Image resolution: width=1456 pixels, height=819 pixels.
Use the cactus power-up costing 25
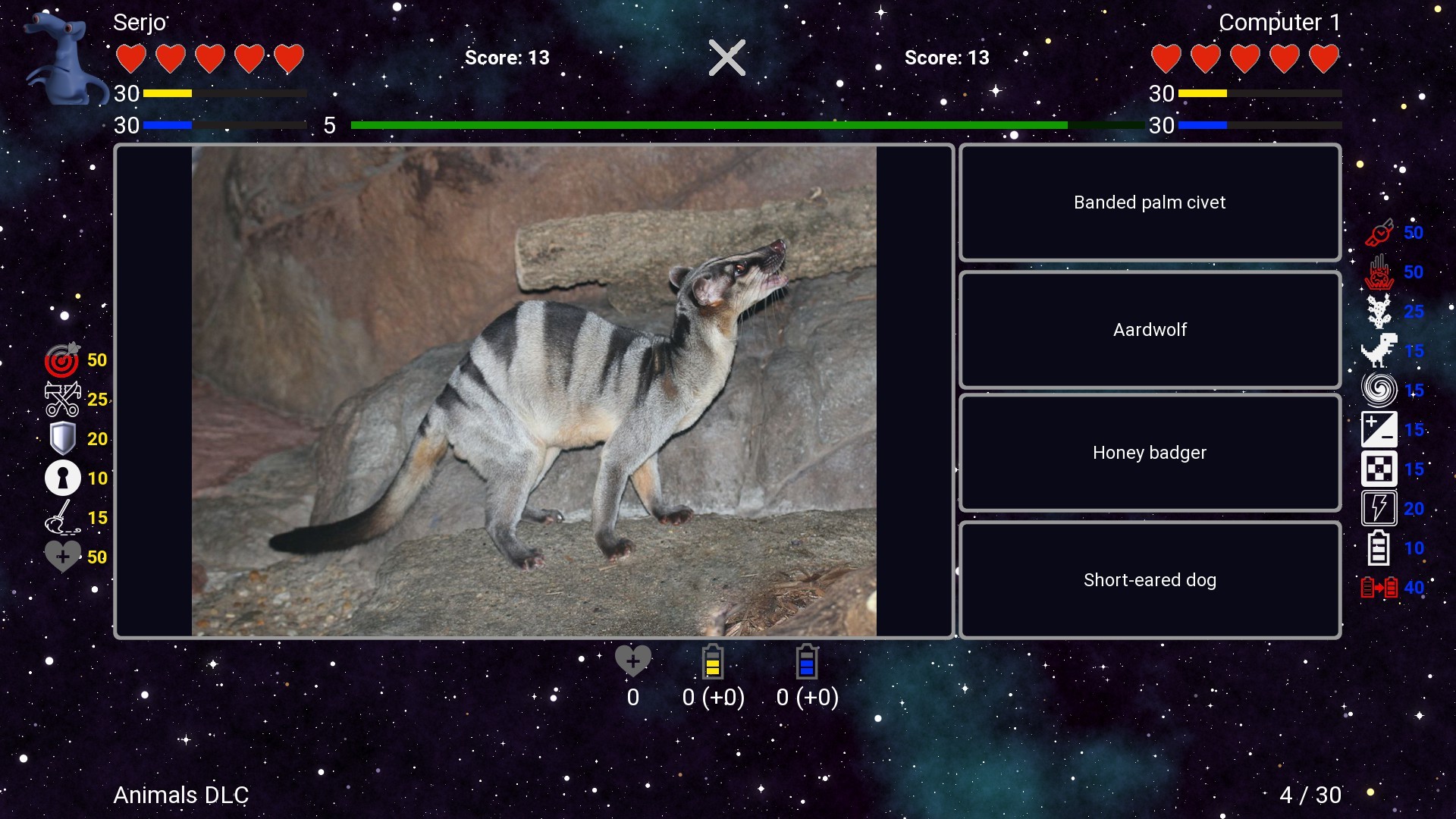click(1379, 311)
